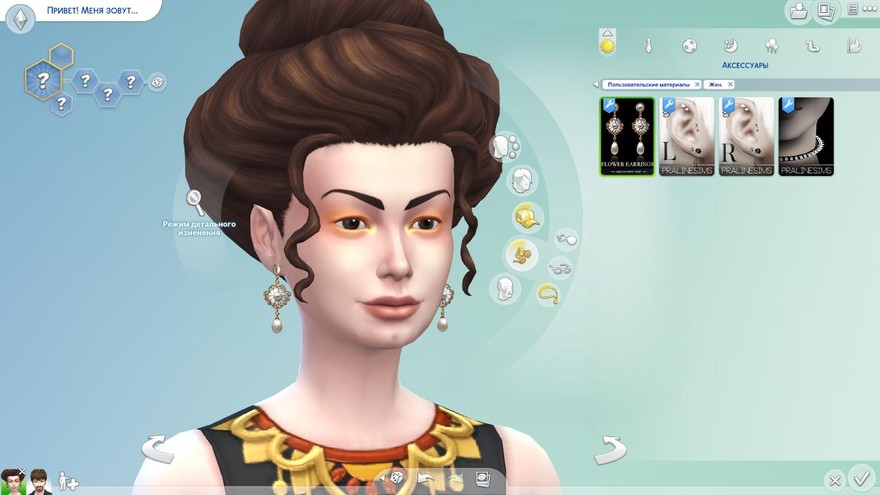Open the gallery photos button

click(826, 12)
